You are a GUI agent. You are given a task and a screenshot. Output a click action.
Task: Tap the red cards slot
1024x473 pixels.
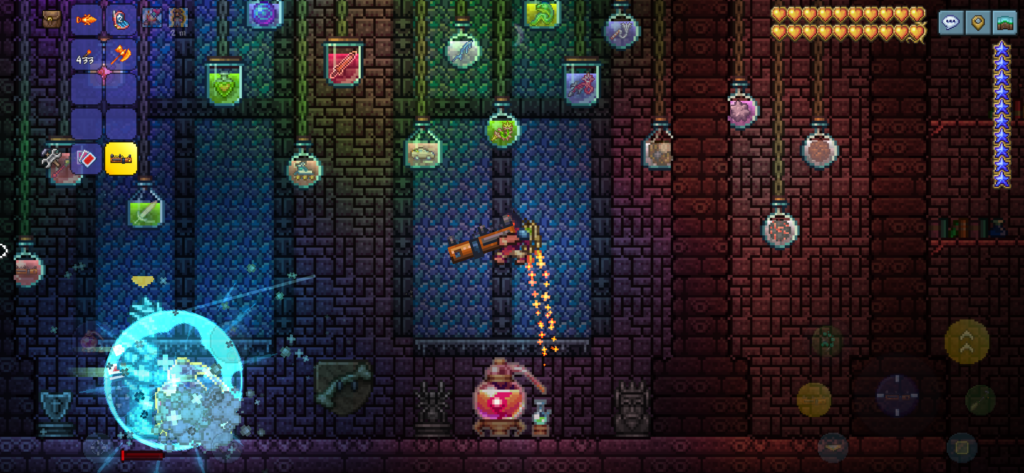point(86,157)
